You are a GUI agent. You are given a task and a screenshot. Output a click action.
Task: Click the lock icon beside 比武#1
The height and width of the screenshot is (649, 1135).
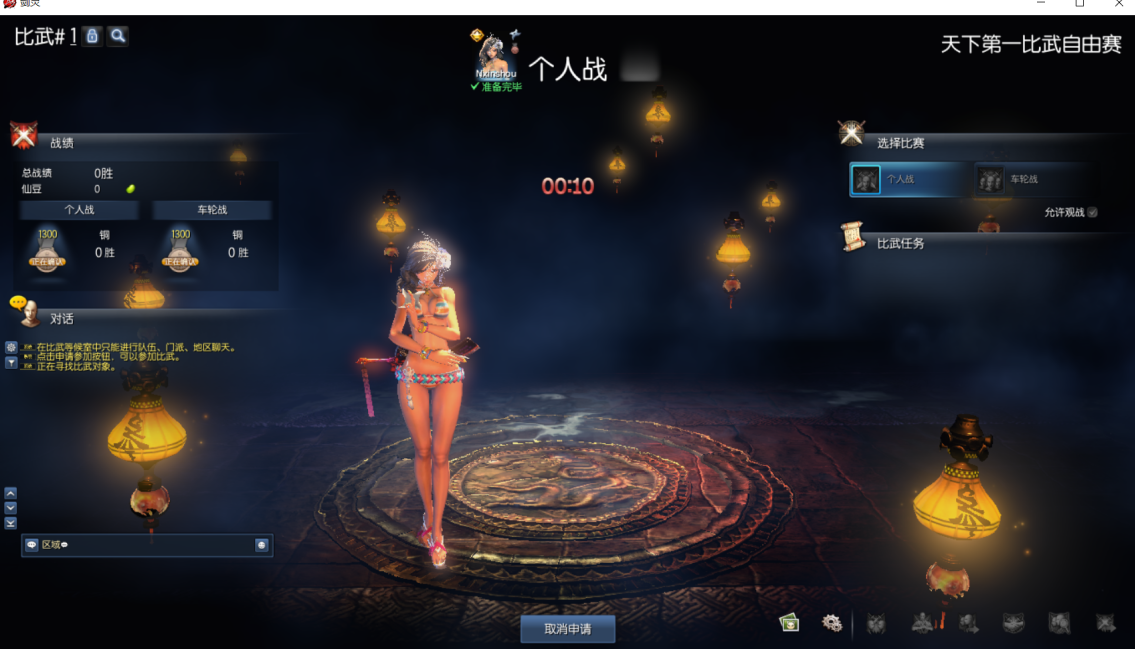pyautogui.click(x=92, y=36)
